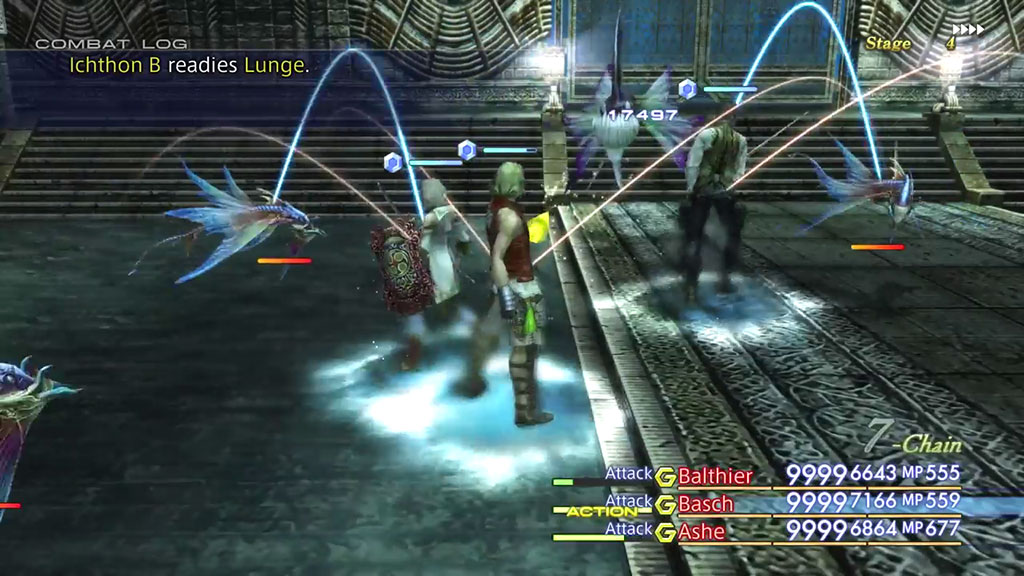Toggle the gambit G icon beside Ashe
1024x576 pixels.
coord(666,533)
